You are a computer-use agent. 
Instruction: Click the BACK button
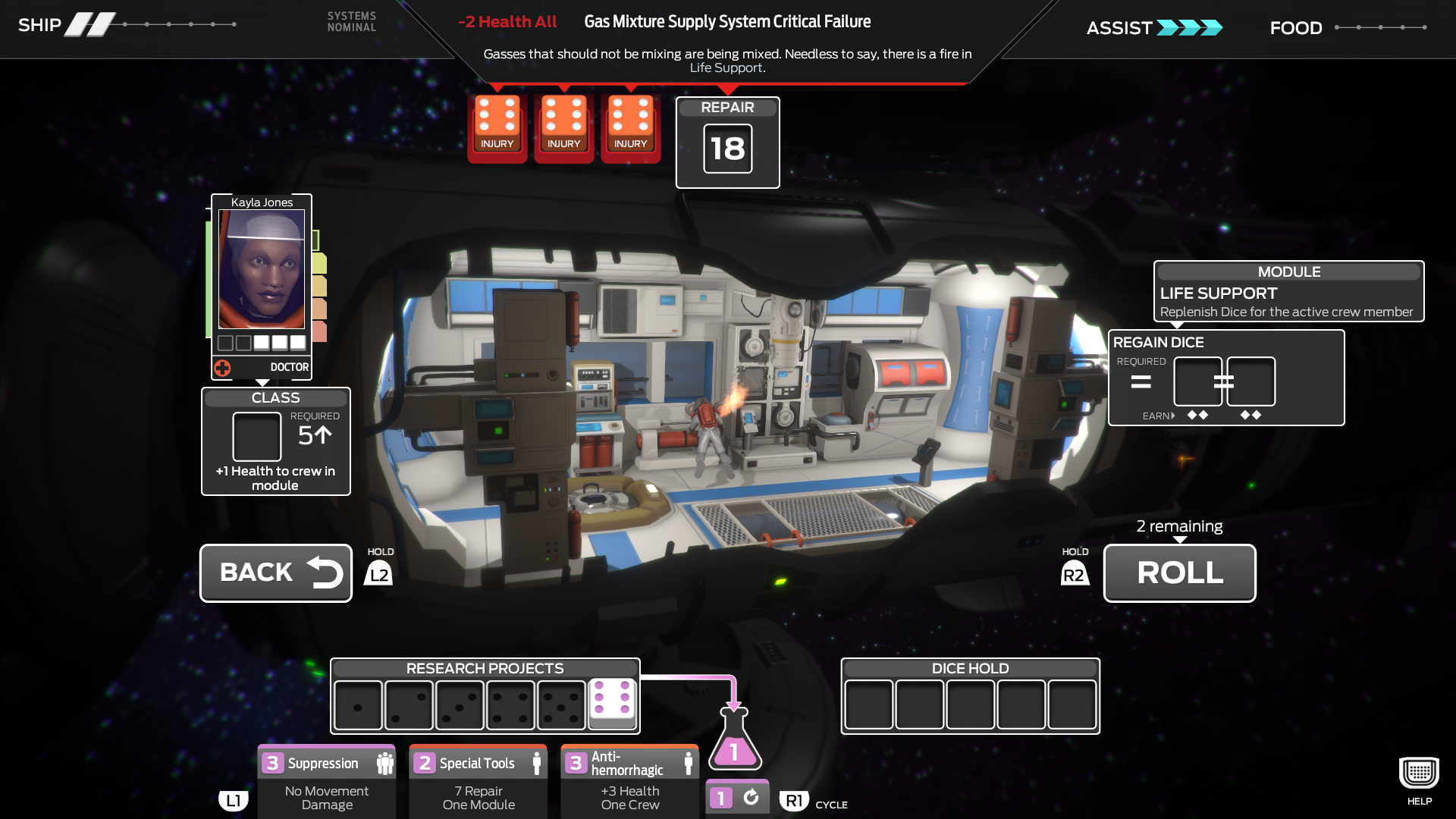[x=275, y=573]
